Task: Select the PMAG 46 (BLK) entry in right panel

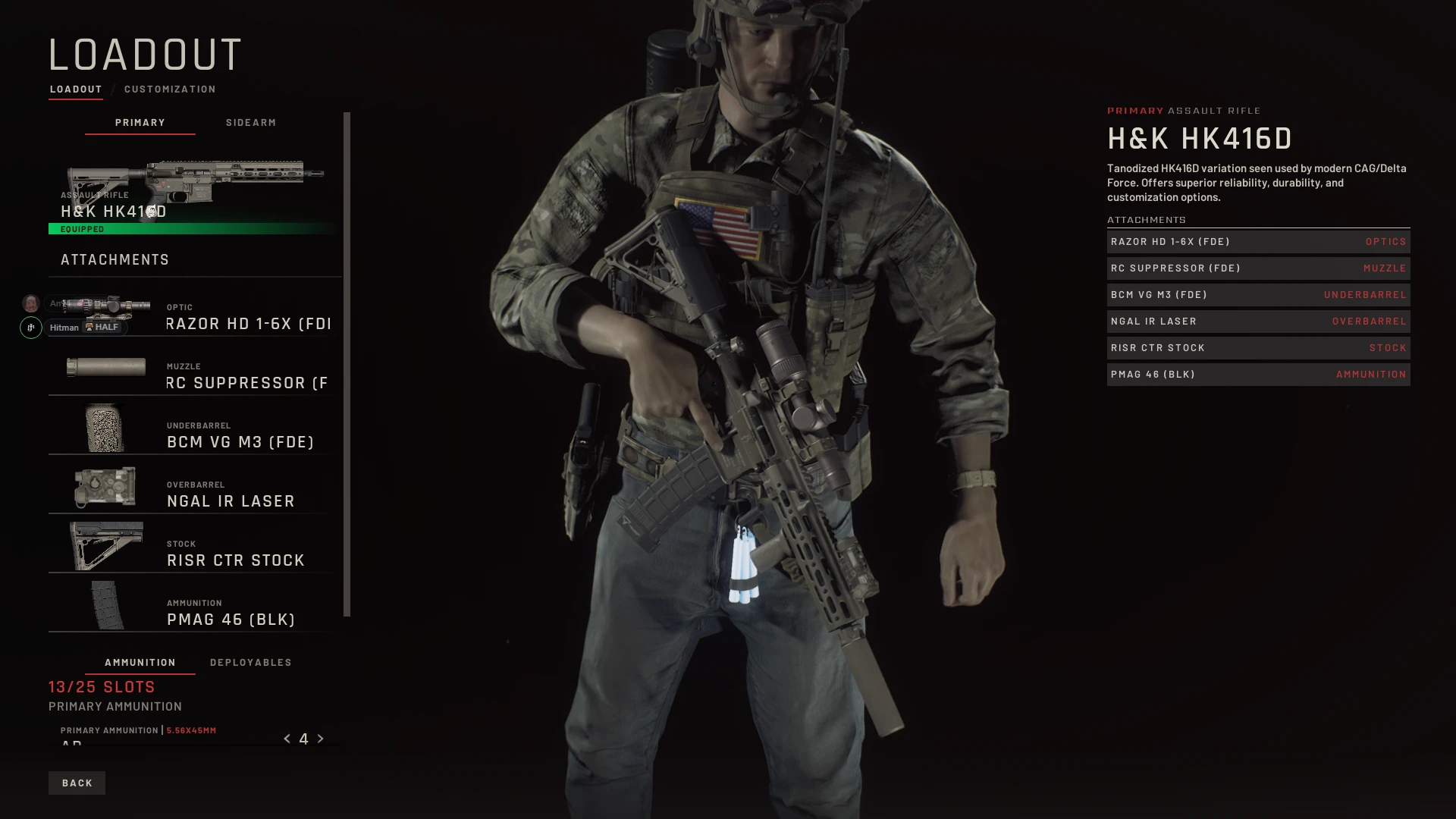Action: (x=1258, y=374)
